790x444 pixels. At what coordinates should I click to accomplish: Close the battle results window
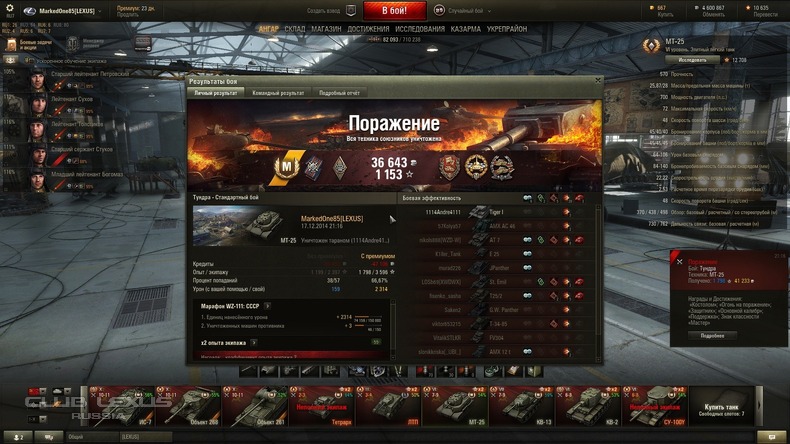(598, 80)
